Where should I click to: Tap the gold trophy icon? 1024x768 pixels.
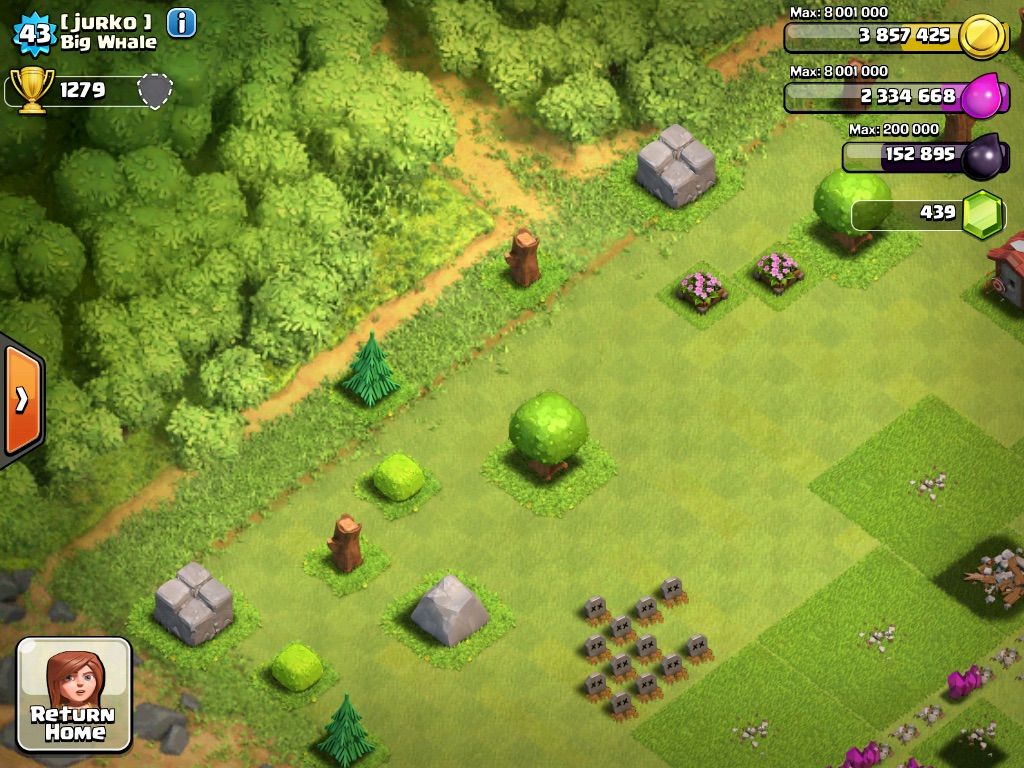tap(32, 91)
